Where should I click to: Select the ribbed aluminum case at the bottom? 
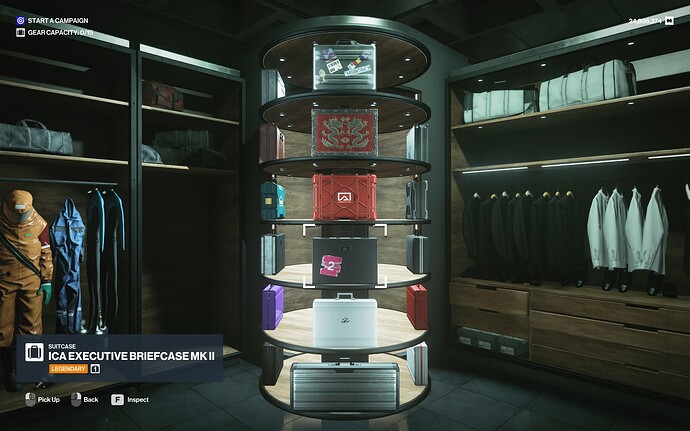click(x=344, y=386)
